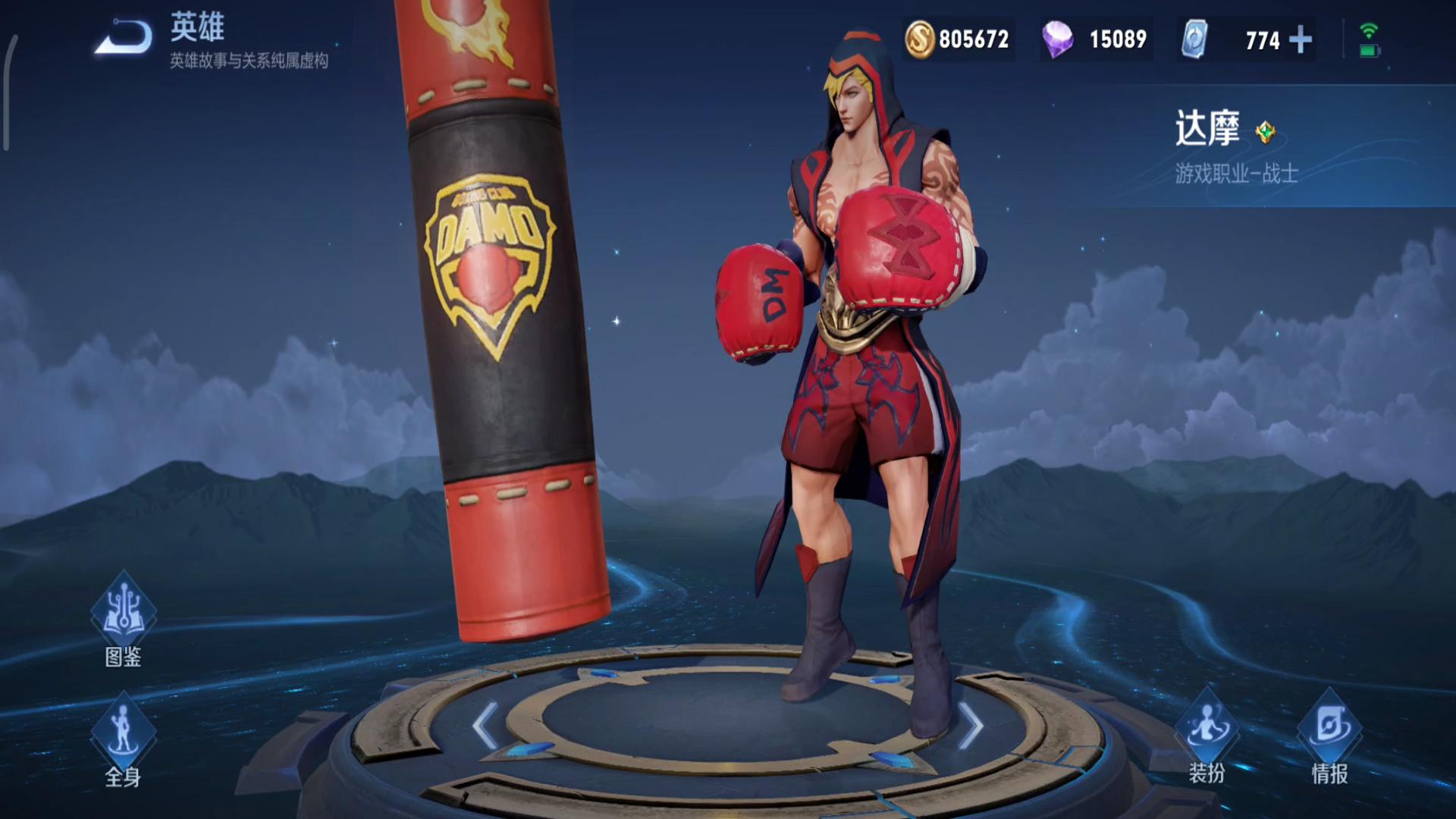This screenshot has height=819, width=1456.
Task: Show the previous hero with left arrow
Action: click(485, 725)
